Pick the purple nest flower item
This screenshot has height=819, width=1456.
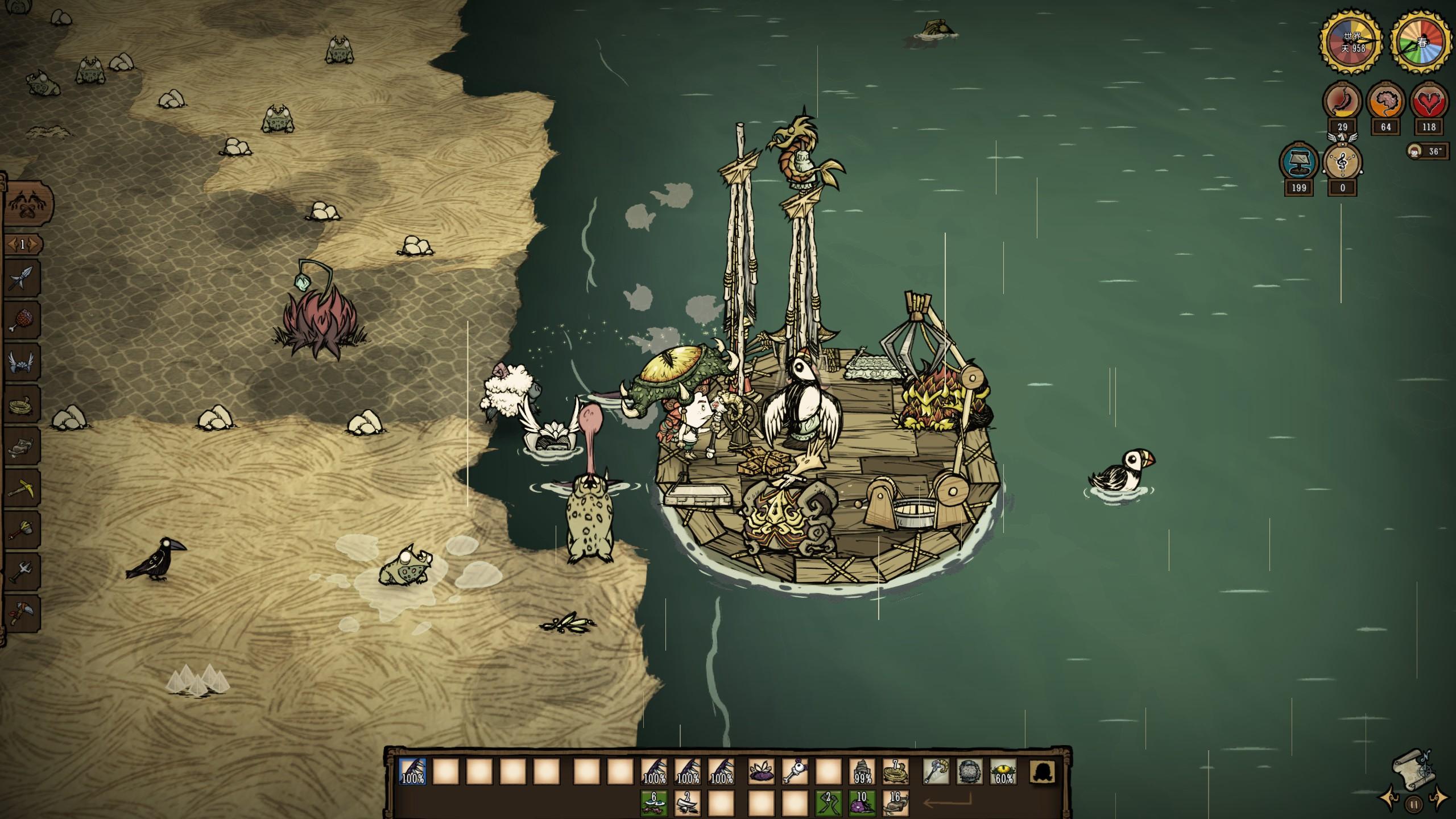tap(761, 772)
